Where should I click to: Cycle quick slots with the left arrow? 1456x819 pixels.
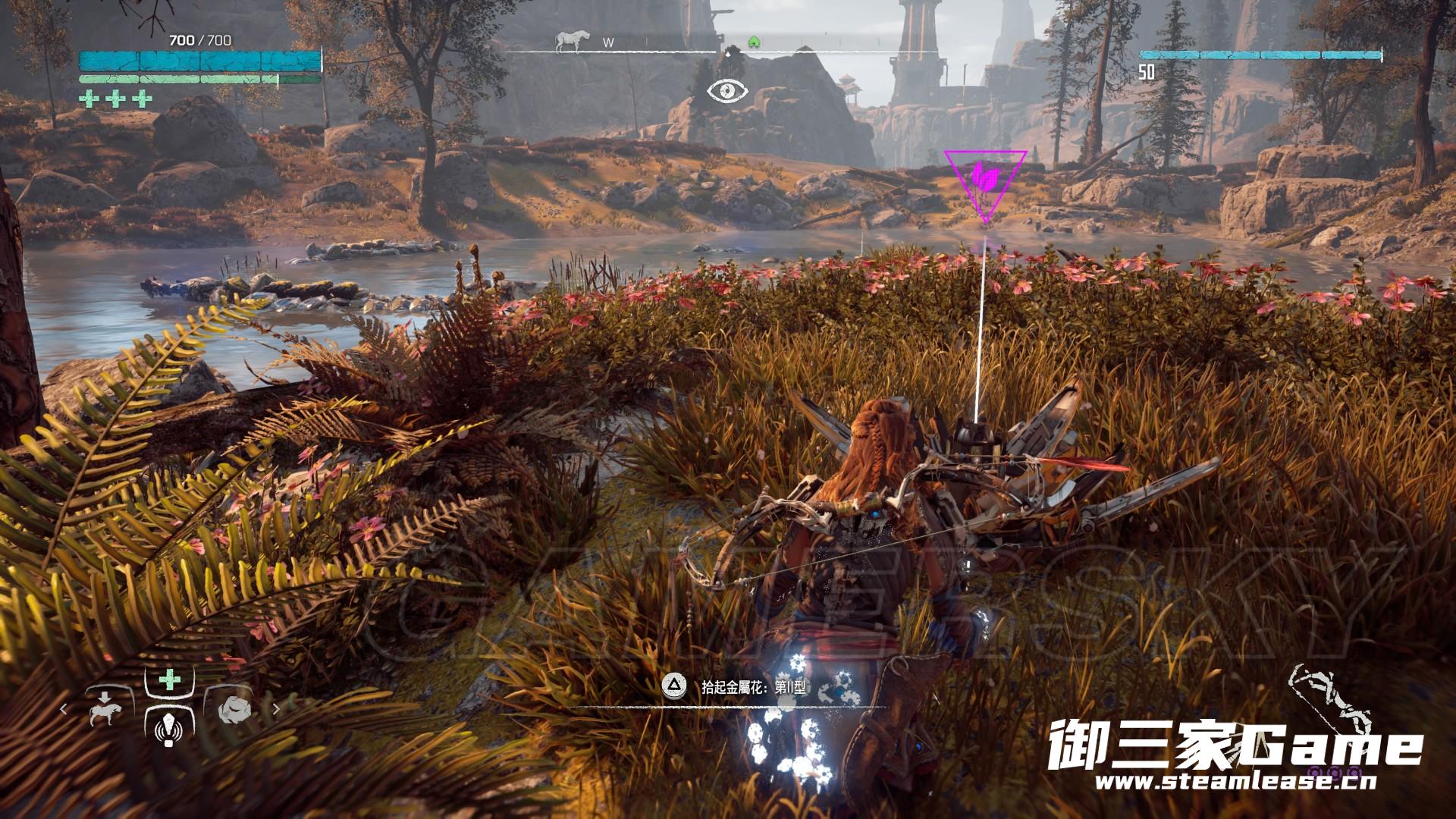[64, 710]
